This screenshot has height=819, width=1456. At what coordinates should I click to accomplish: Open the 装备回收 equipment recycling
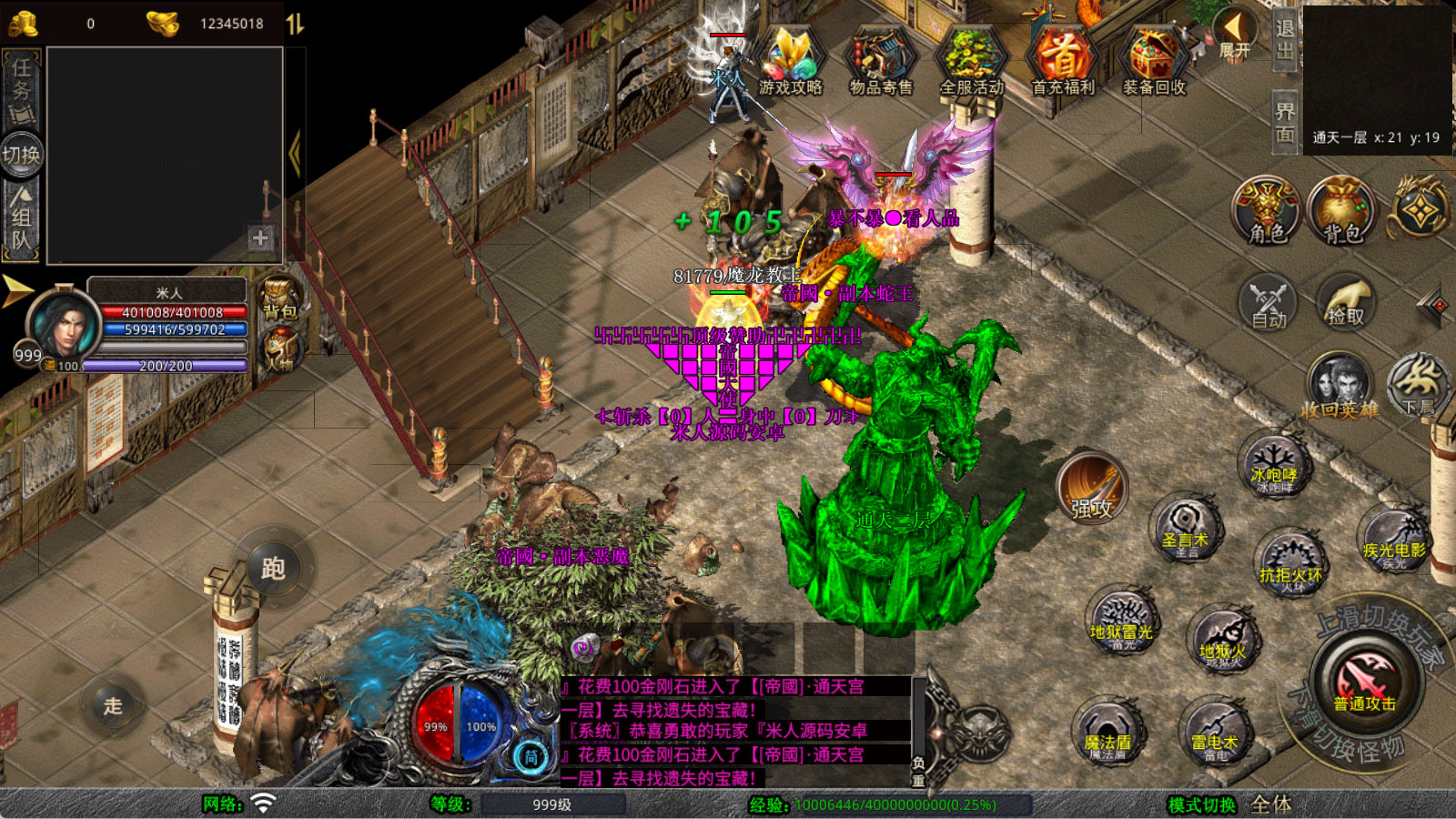point(1153,62)
